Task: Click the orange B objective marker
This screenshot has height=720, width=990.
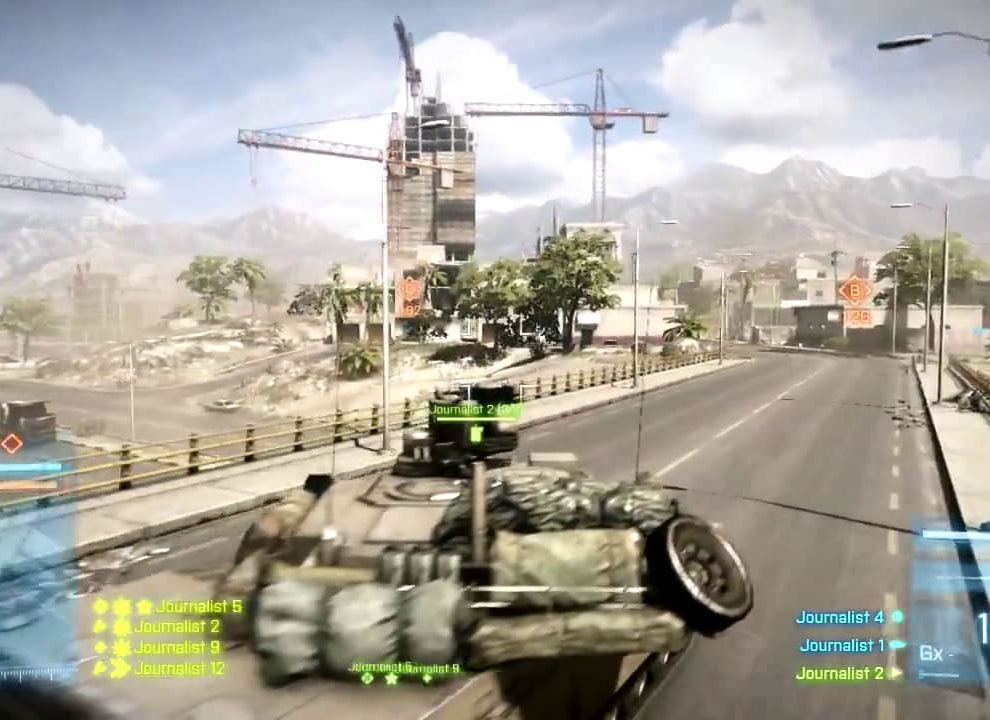Action: [x=854, y=291]
